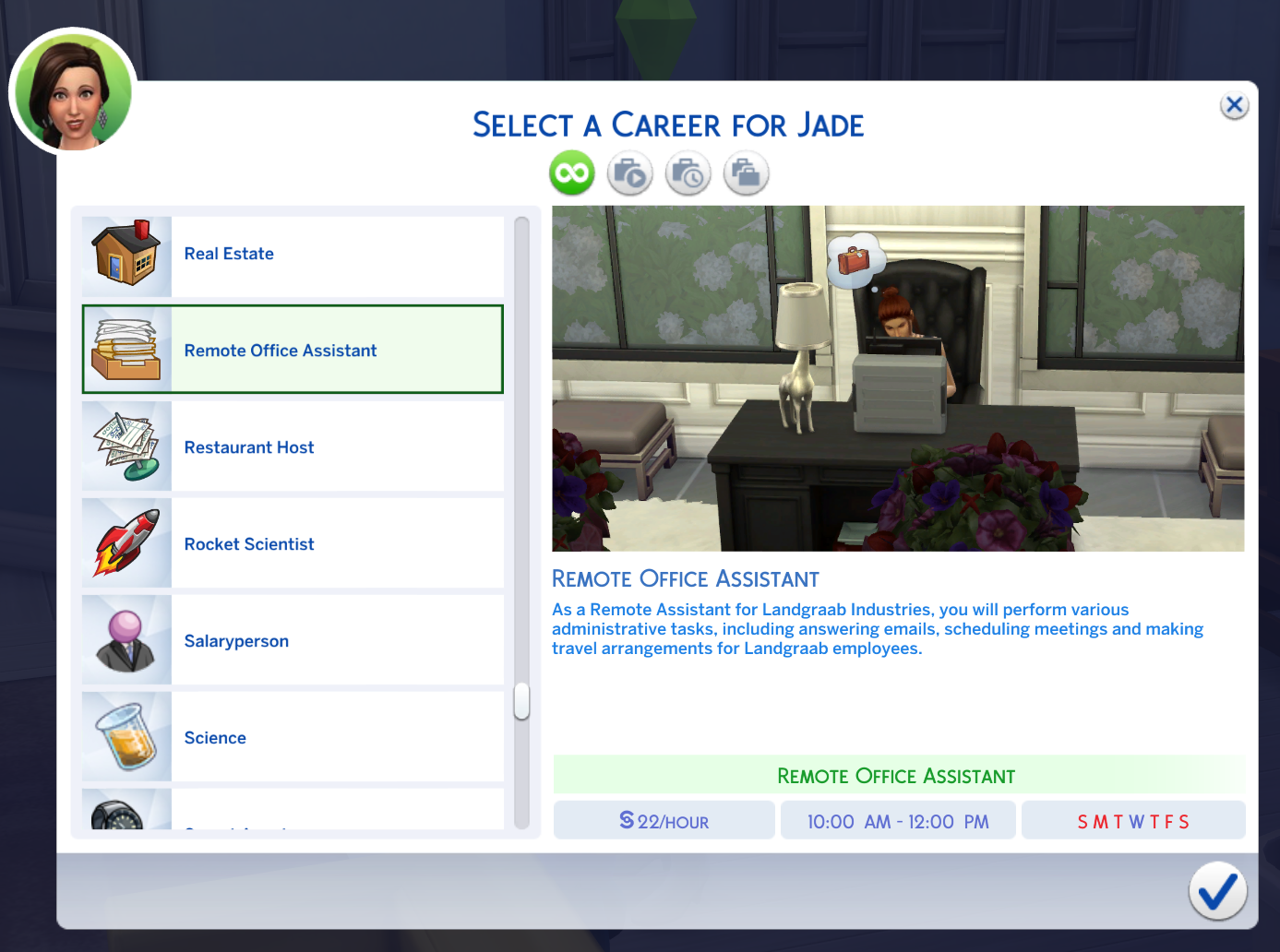Viewport: 1280px width, 952px height.
Task: Select the Real Estate house icon
Action: (126, 253)
